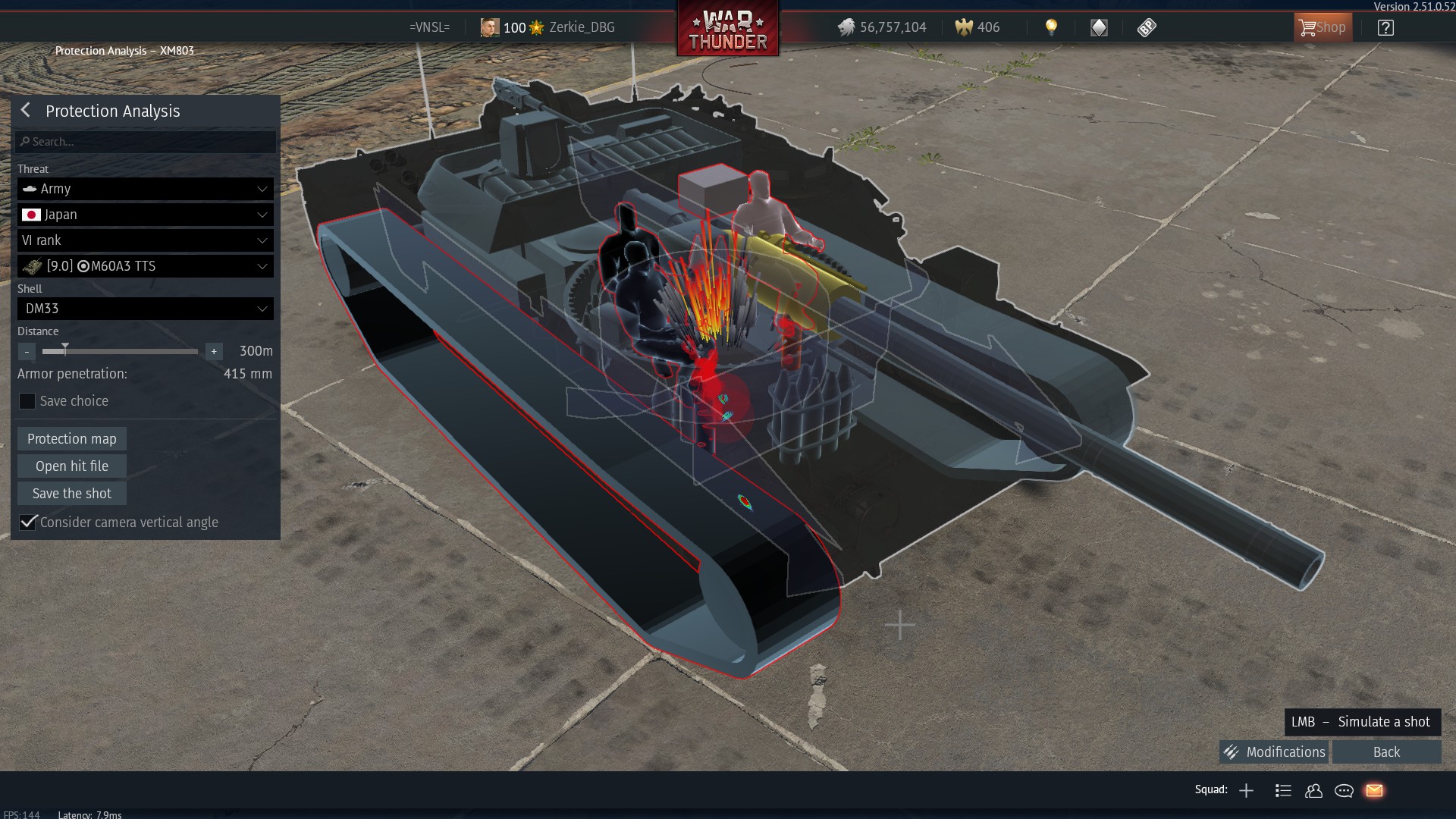This screenshot has height=819, width=1456.
Task: Focus the Search field in the panel
Action: pyautogui.click(x=146, y=142)
